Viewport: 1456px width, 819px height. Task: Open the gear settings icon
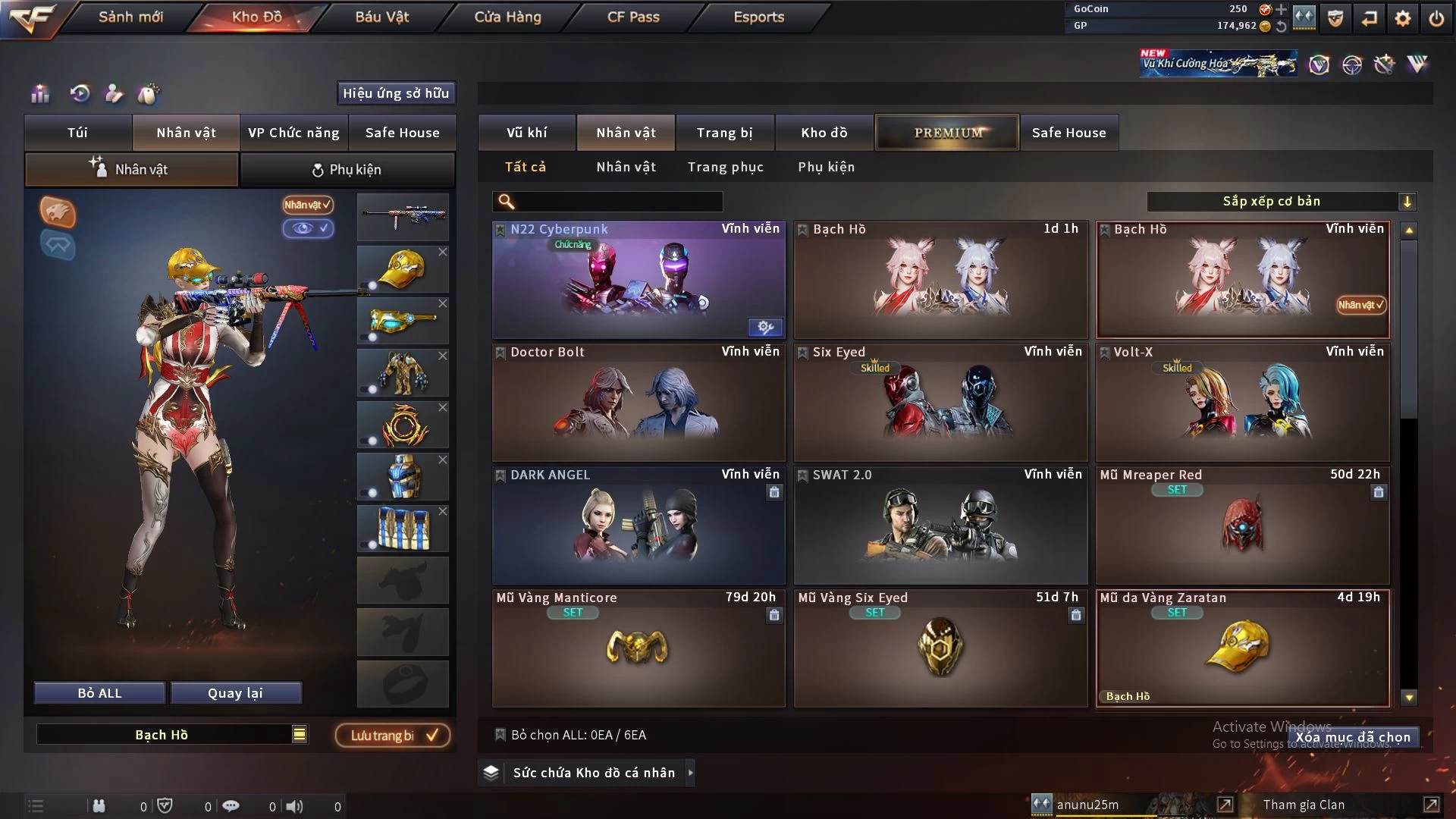tap(1402, 18)
